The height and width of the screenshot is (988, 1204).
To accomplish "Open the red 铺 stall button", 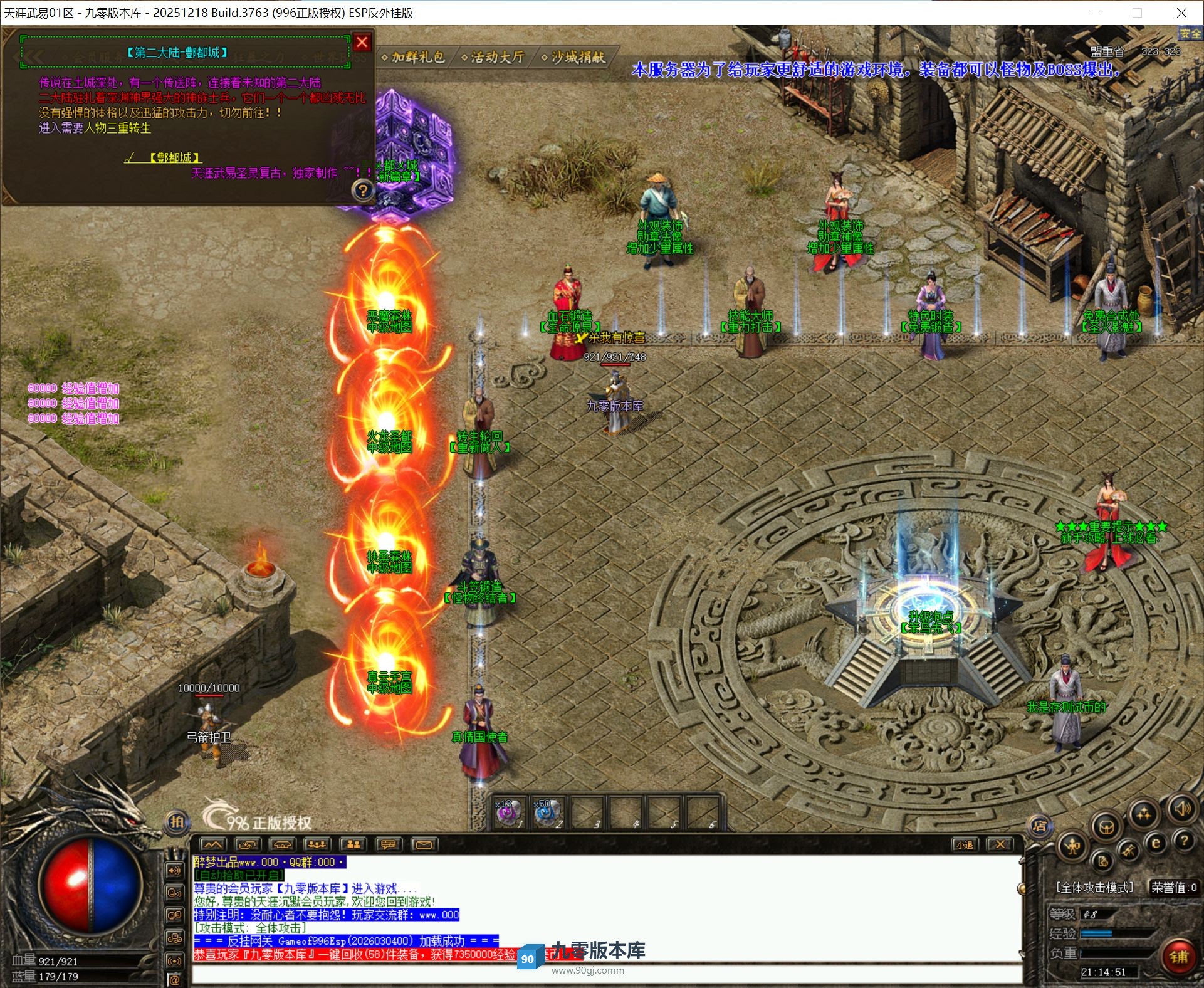I will 1178,957.
